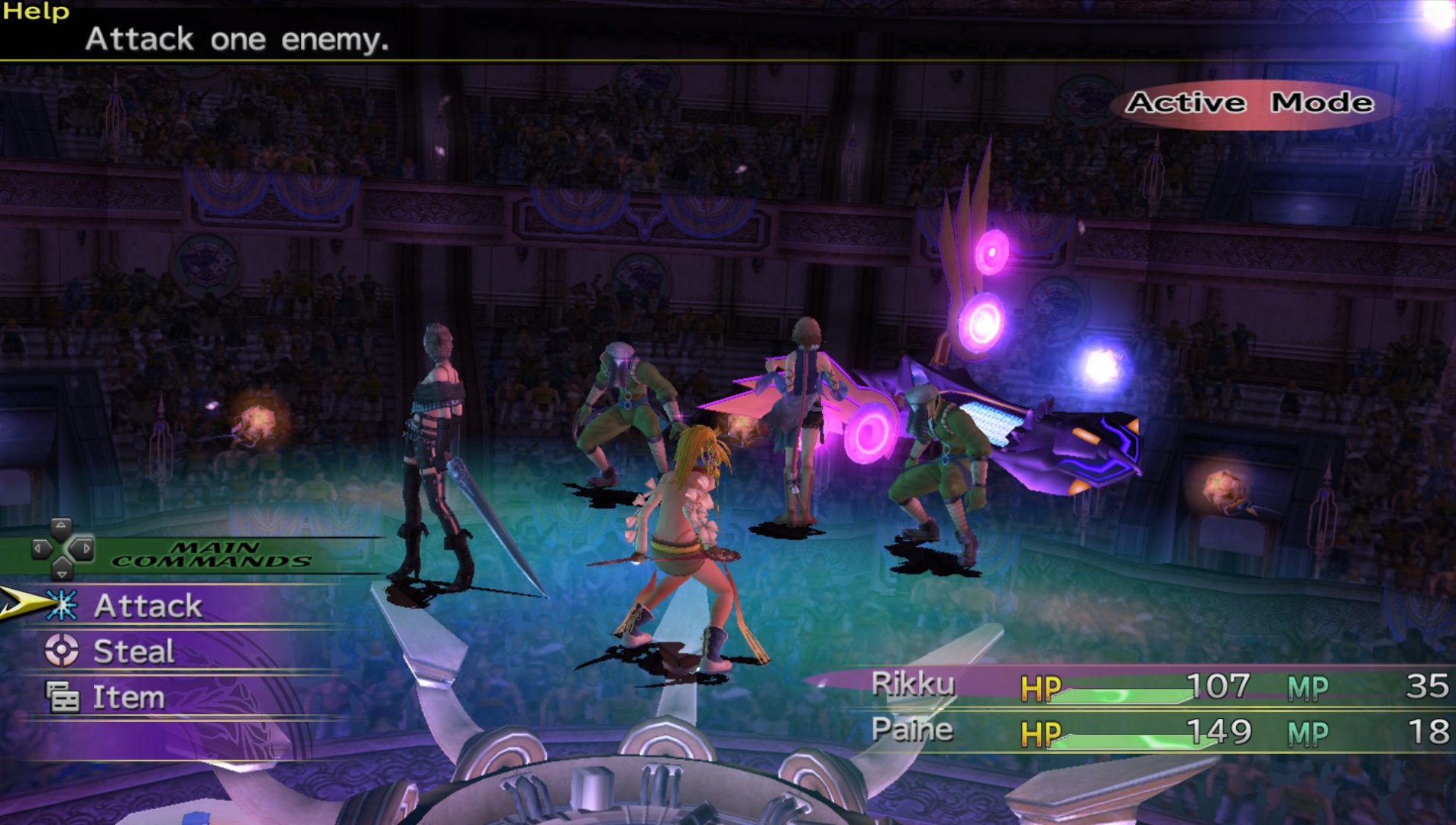Open the Item command menu

click(x=128, y=697)
